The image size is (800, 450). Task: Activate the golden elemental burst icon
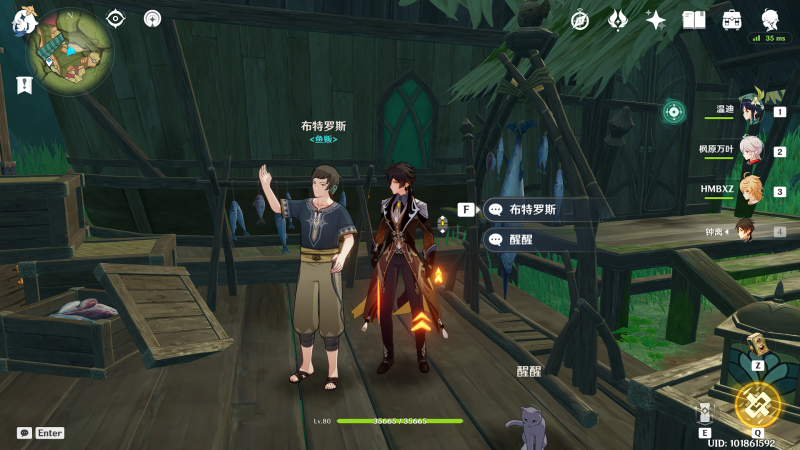(757, 404)
